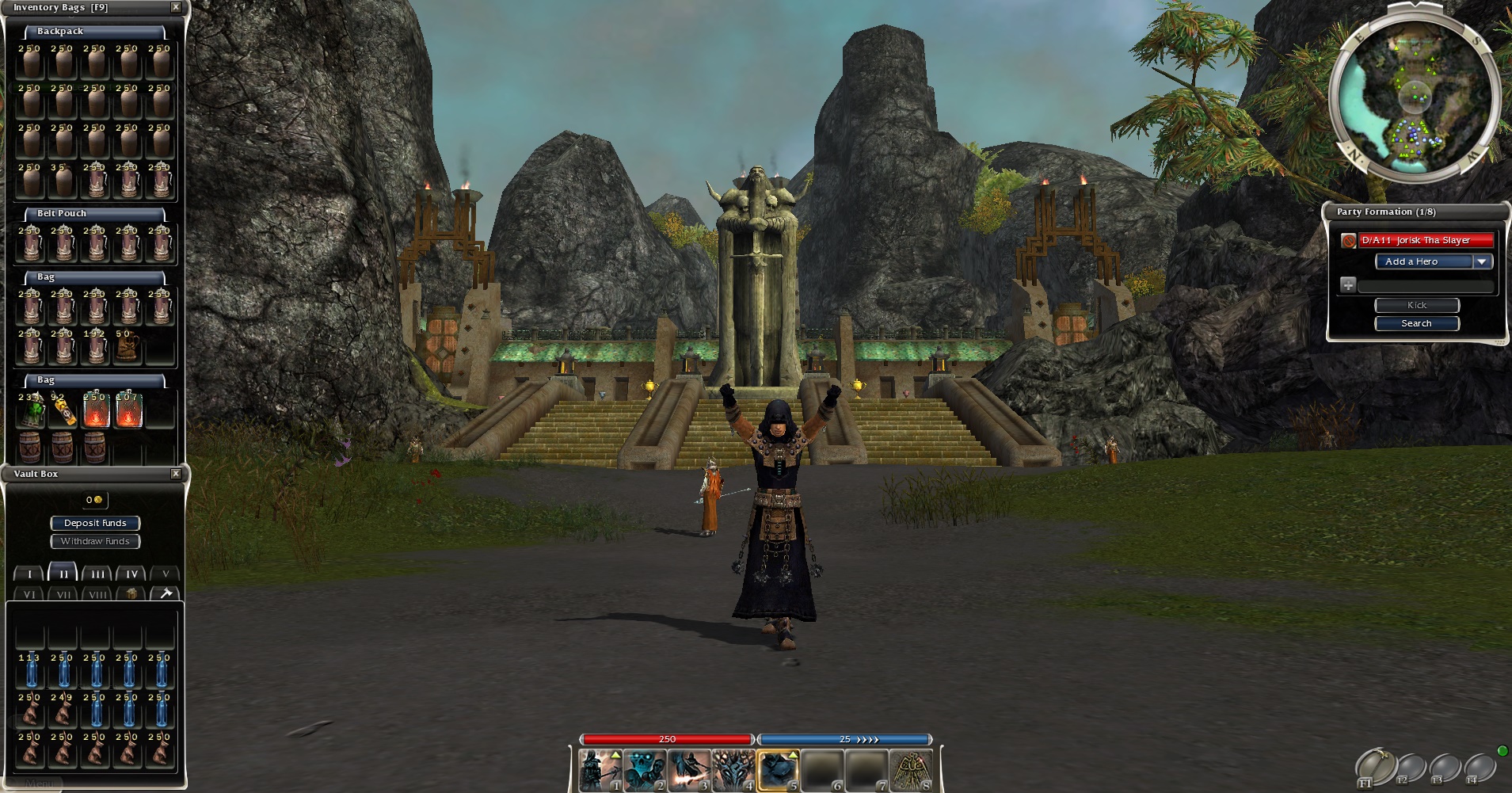
Task: Click the Deposit Funds button
Action: [95, 523]
